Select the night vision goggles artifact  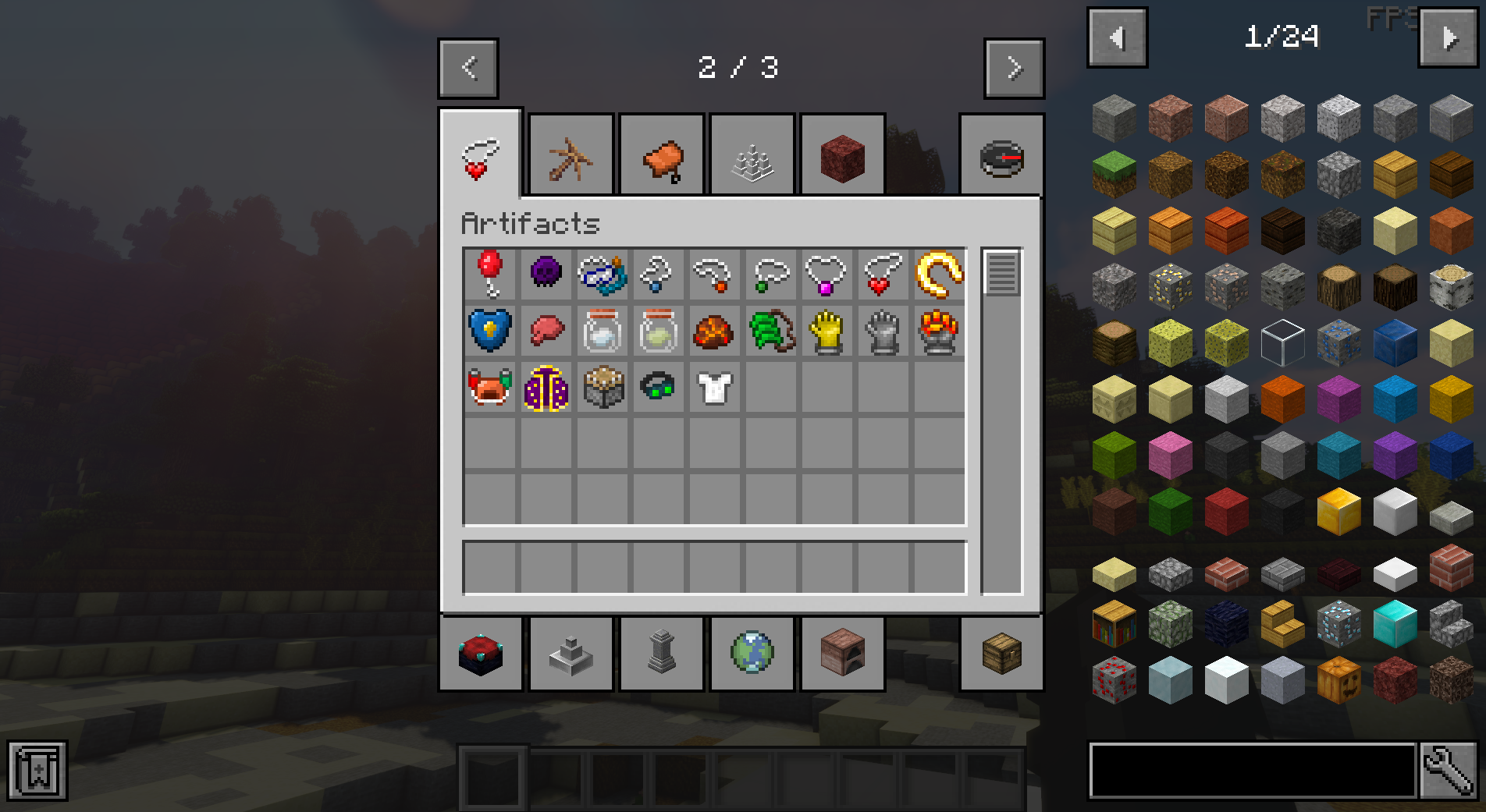click(657, 388)
